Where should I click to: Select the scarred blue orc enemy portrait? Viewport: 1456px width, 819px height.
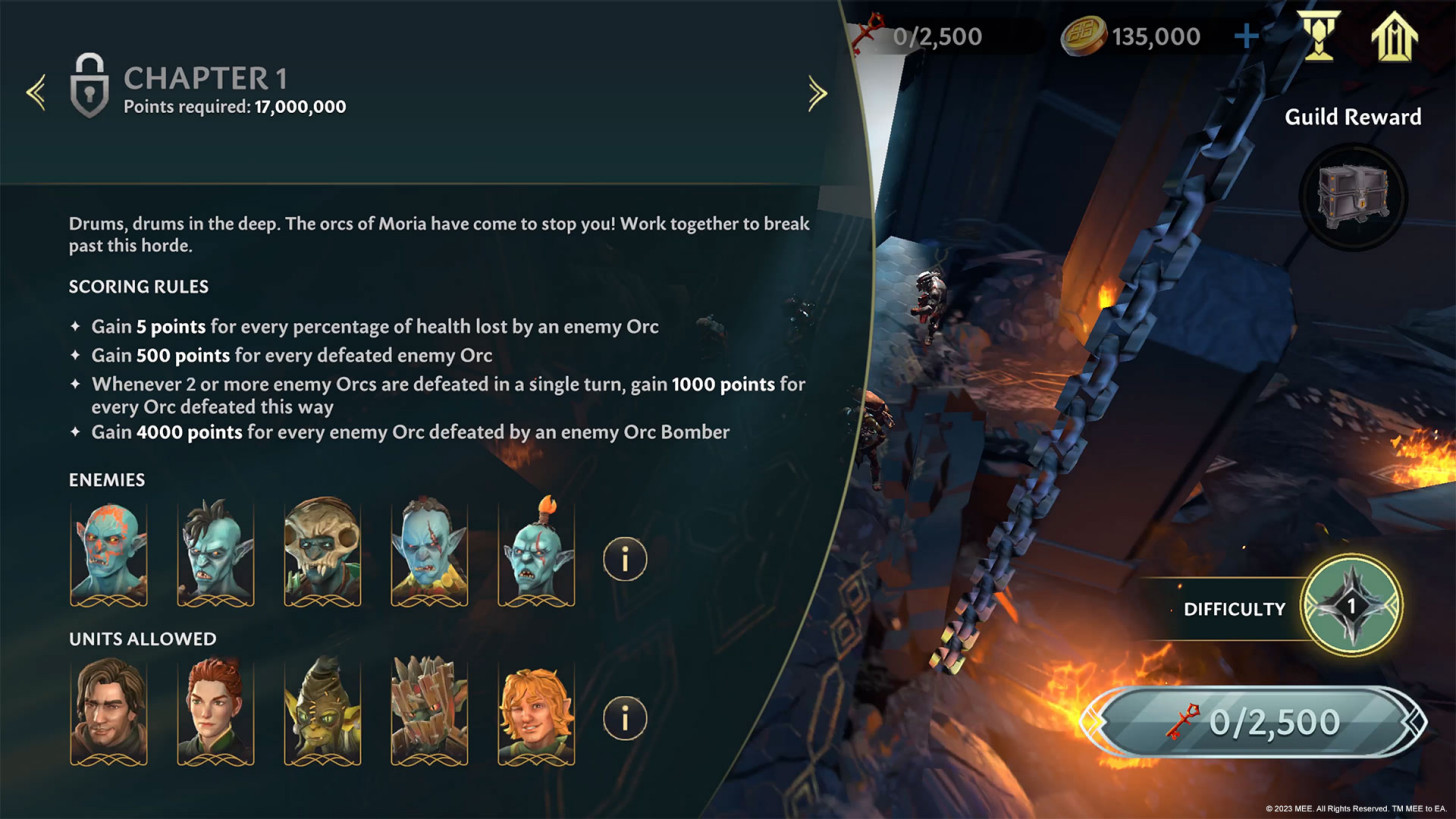tap(429, 551)
